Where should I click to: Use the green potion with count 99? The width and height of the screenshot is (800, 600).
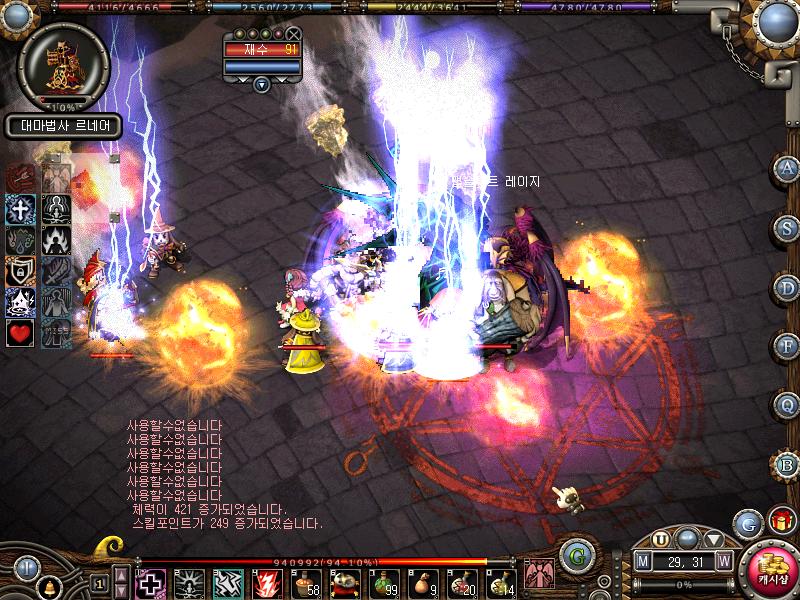[385, 582]
